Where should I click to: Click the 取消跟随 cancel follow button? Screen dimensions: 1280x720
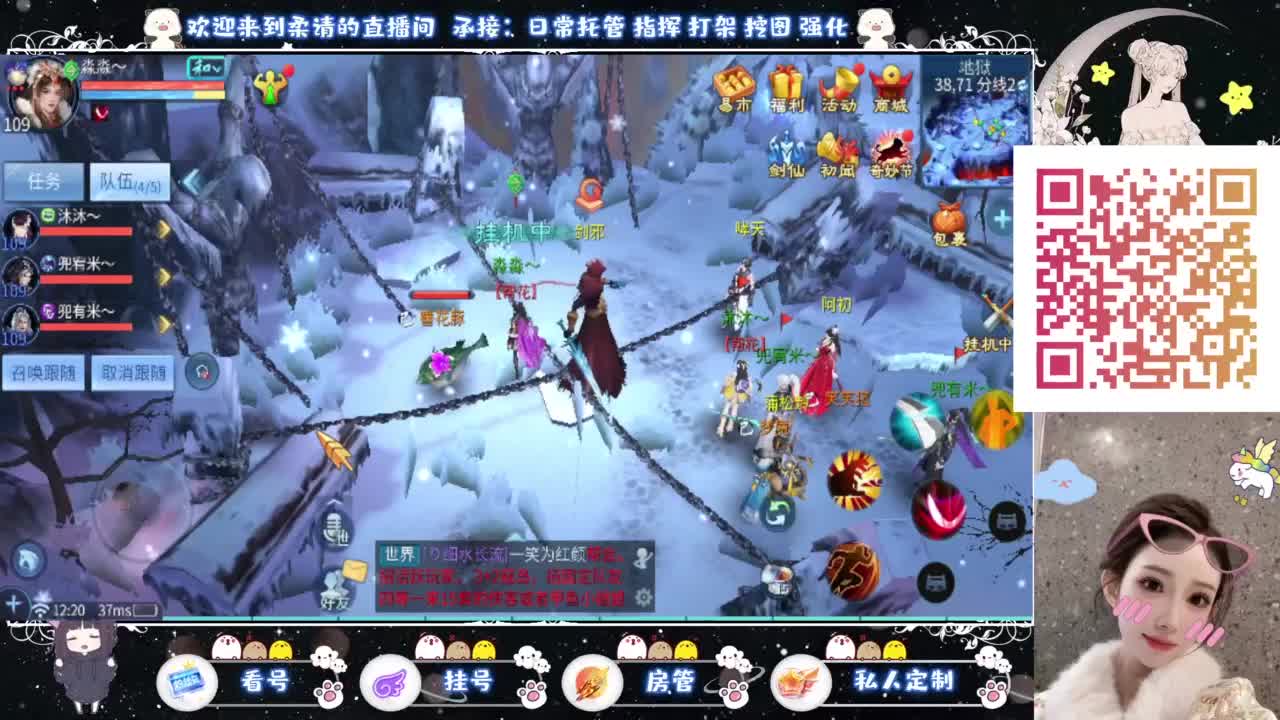[x=135, y=370]
